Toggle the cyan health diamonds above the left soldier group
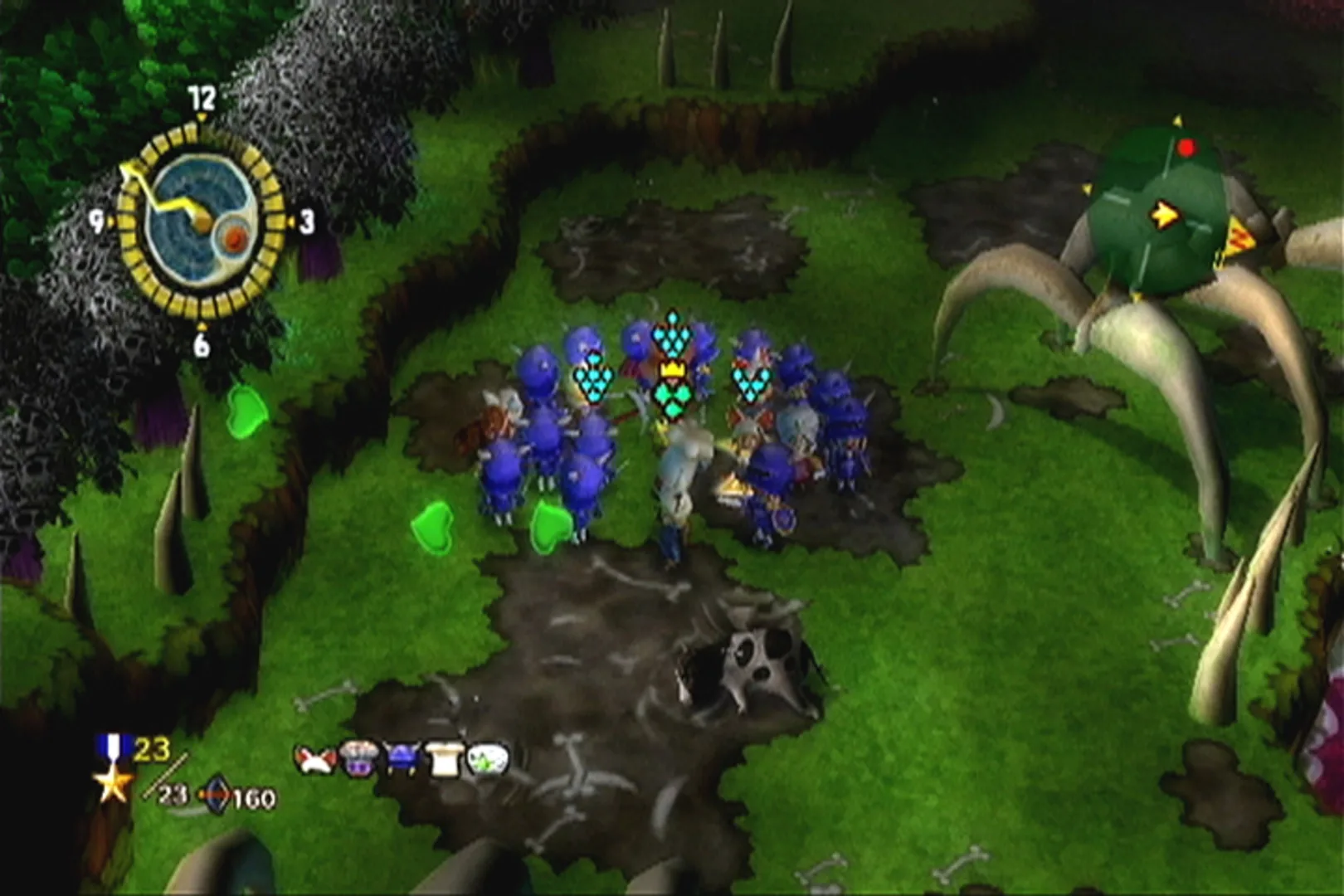Image resolution: width=1344 pixels, height=896 pixels. click(593, 377)
